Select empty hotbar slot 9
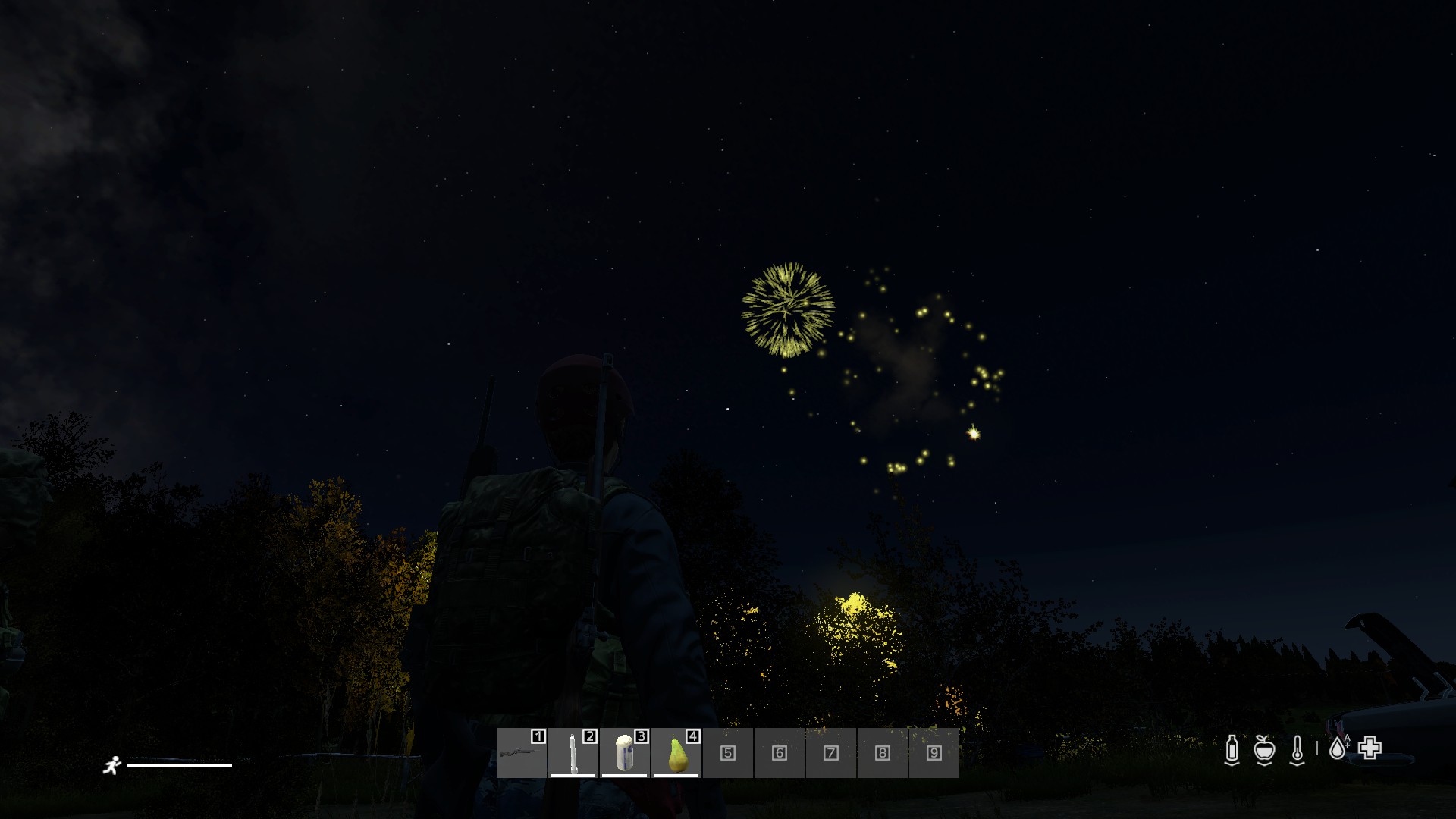 (x=934, y=753)
